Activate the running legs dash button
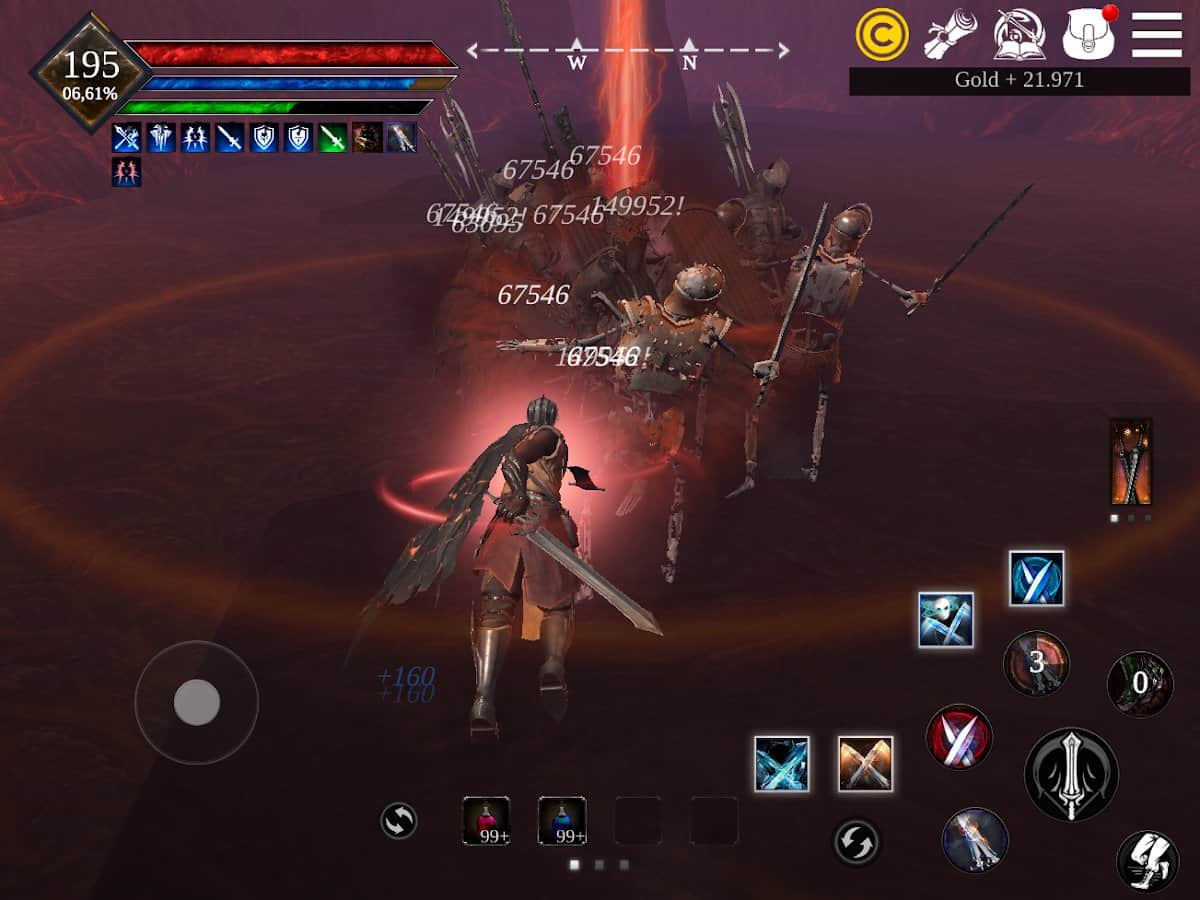The image size is (1200, 900). [1147, 861]
